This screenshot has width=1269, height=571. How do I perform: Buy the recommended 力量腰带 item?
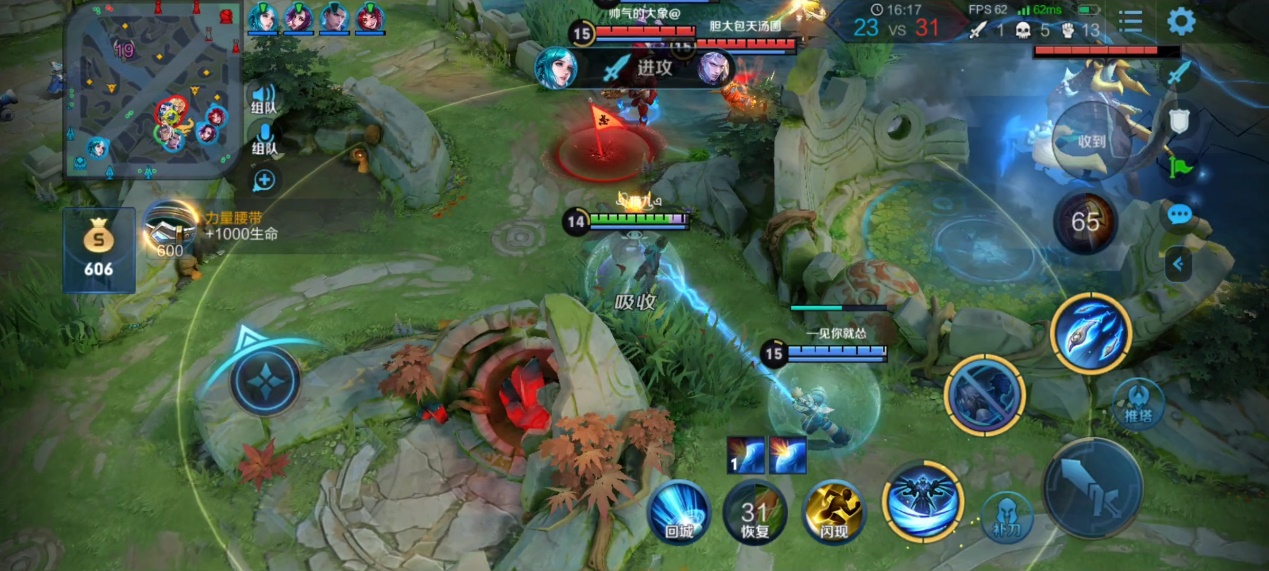click(170, 228)
